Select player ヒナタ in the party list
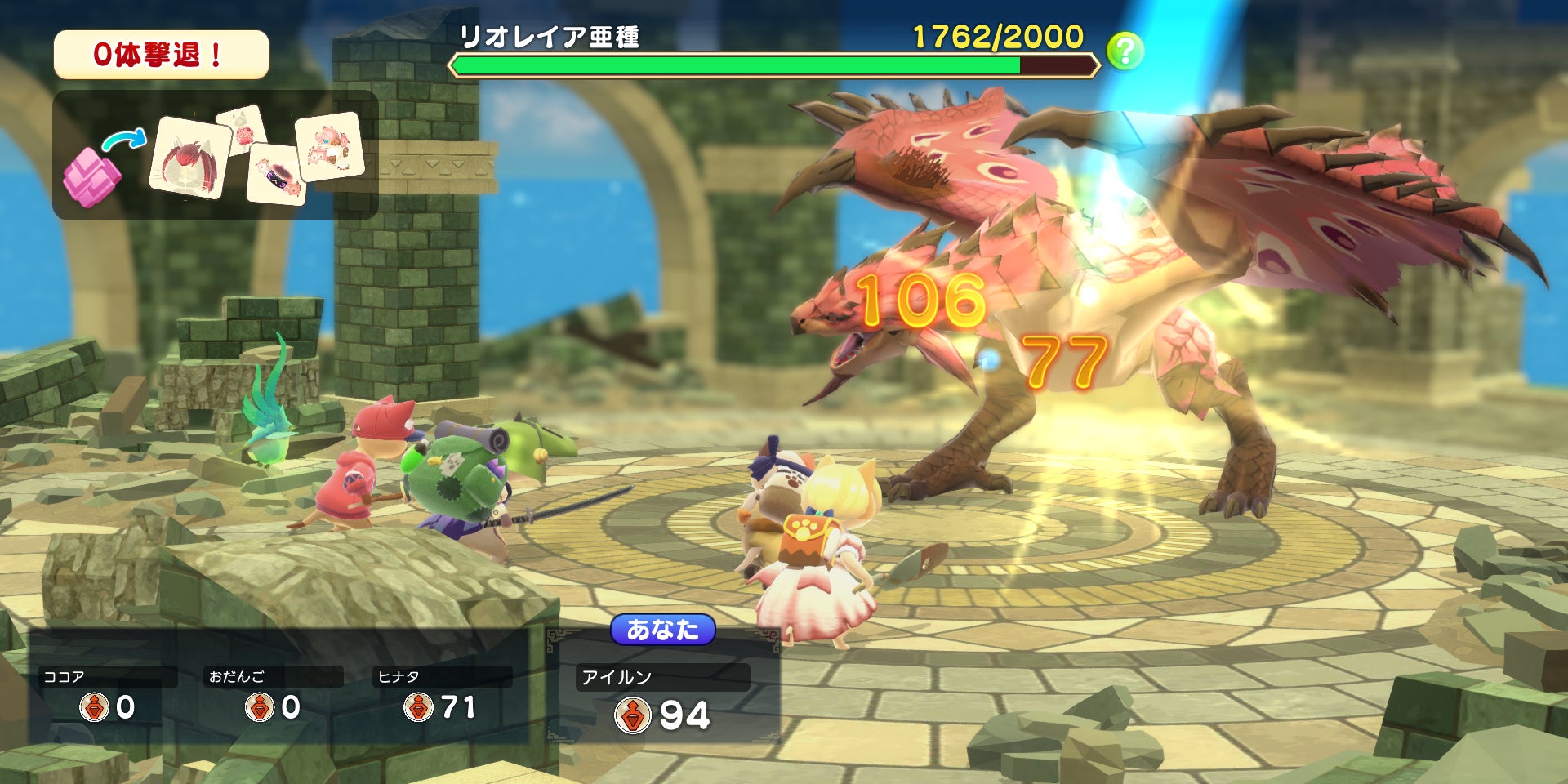This screenshot has width=1568, height=784. (x=441, y=696)
